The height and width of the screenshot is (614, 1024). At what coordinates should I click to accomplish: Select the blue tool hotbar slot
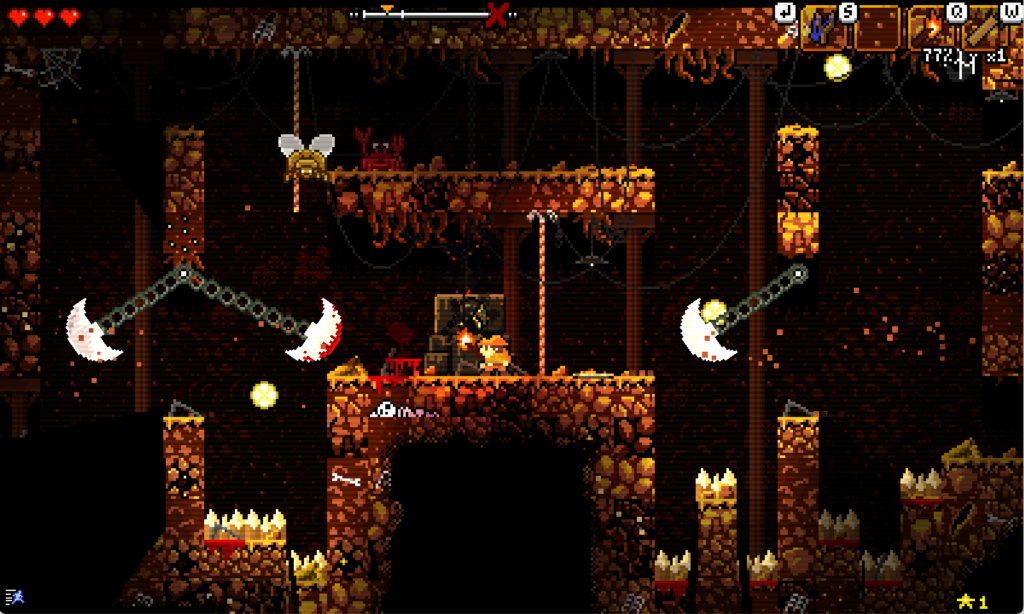pyautogui.click(x=823, y=28)
